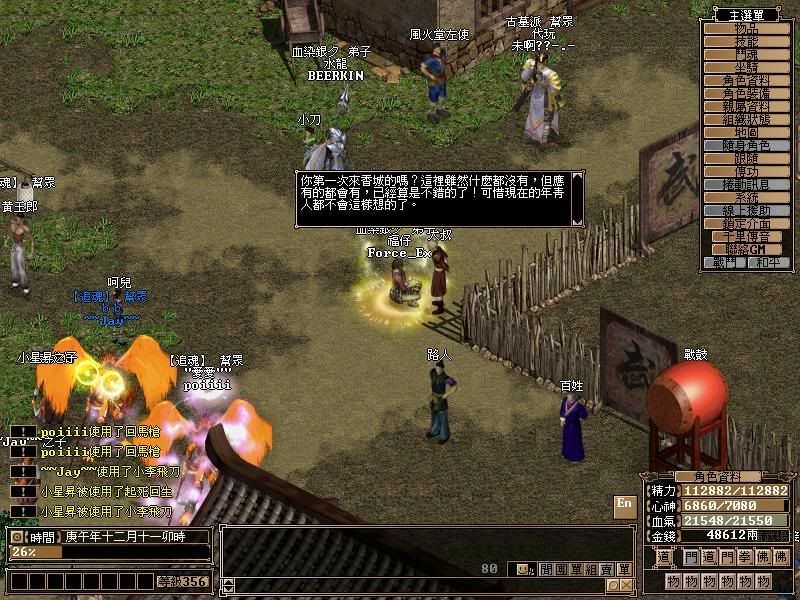
Task: Open the 技能 (Skills) menu entry
Action: click(x=746, y=42)
